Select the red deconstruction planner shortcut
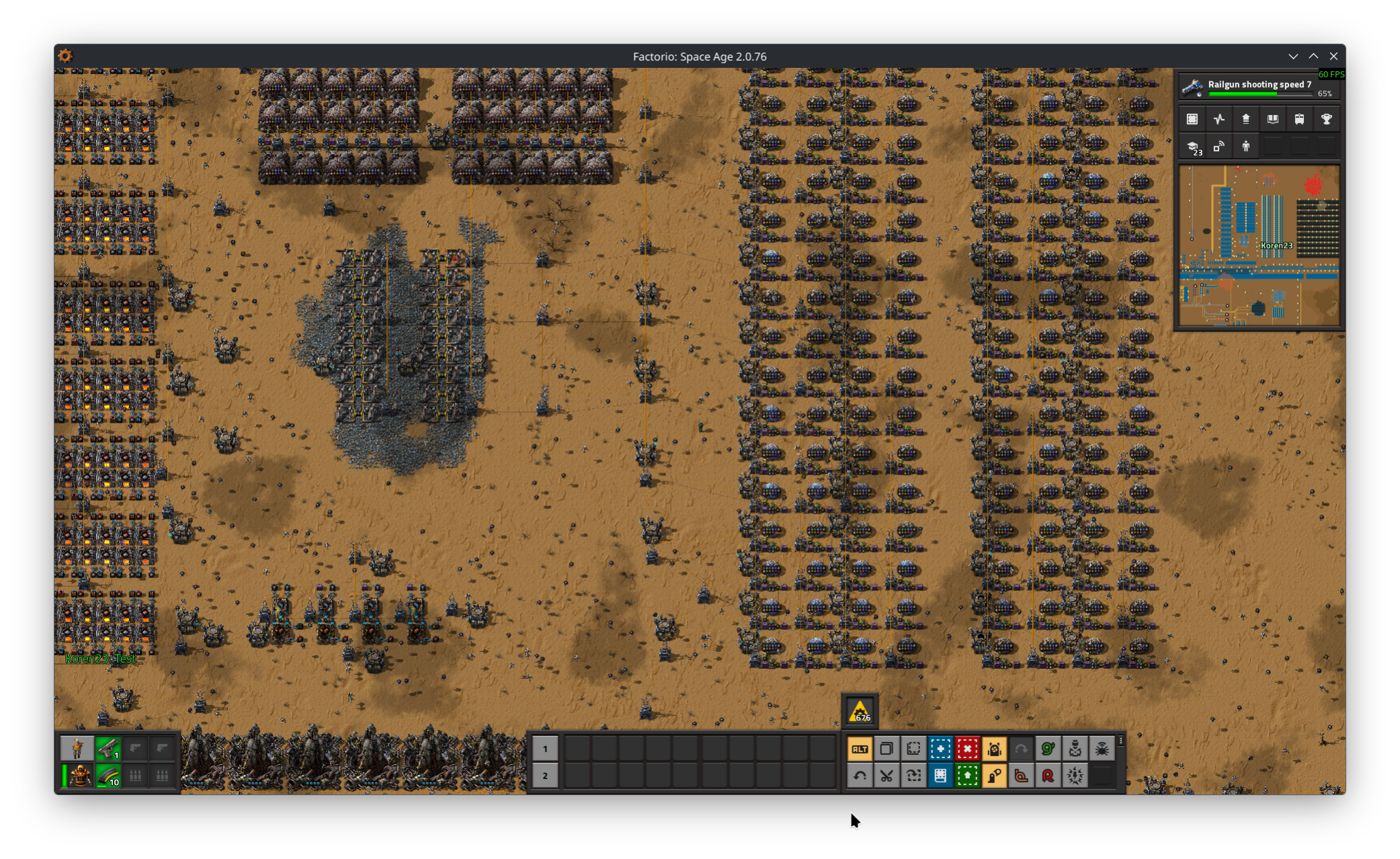Screen dimensions: 1400x859 pos(967,749)
